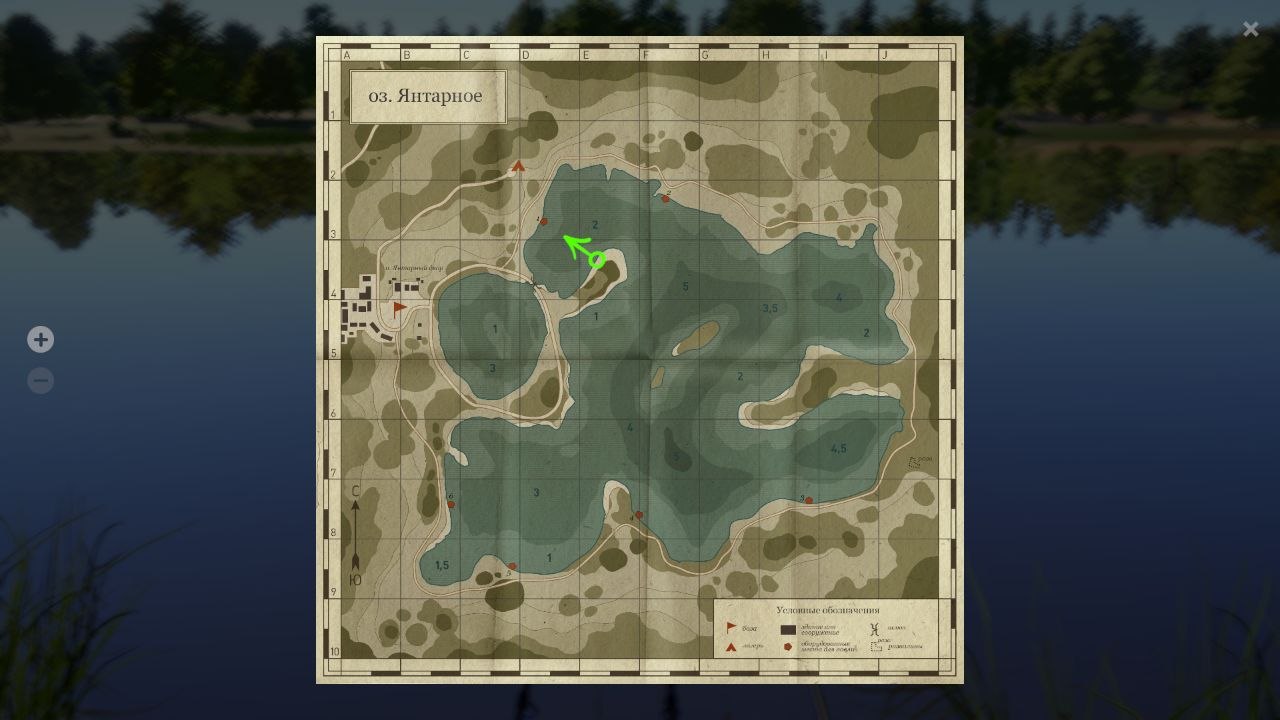Select the base flag icon in the legend
Image resolution: width=1280 pixels, height=720 pixels.
pyautogui.click(x=731, y=627)
